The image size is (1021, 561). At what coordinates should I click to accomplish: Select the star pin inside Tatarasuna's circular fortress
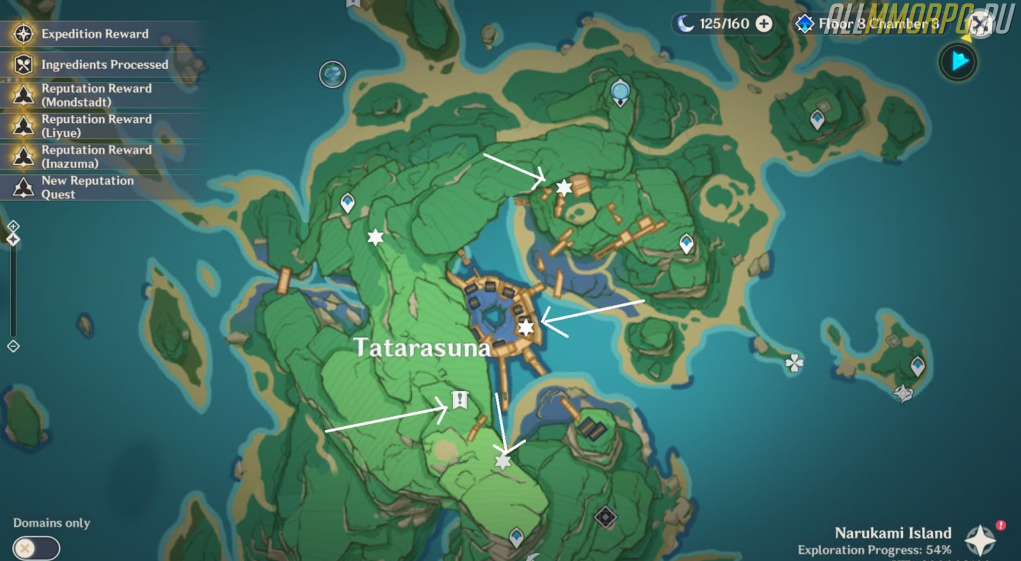[x=525, y=327]
